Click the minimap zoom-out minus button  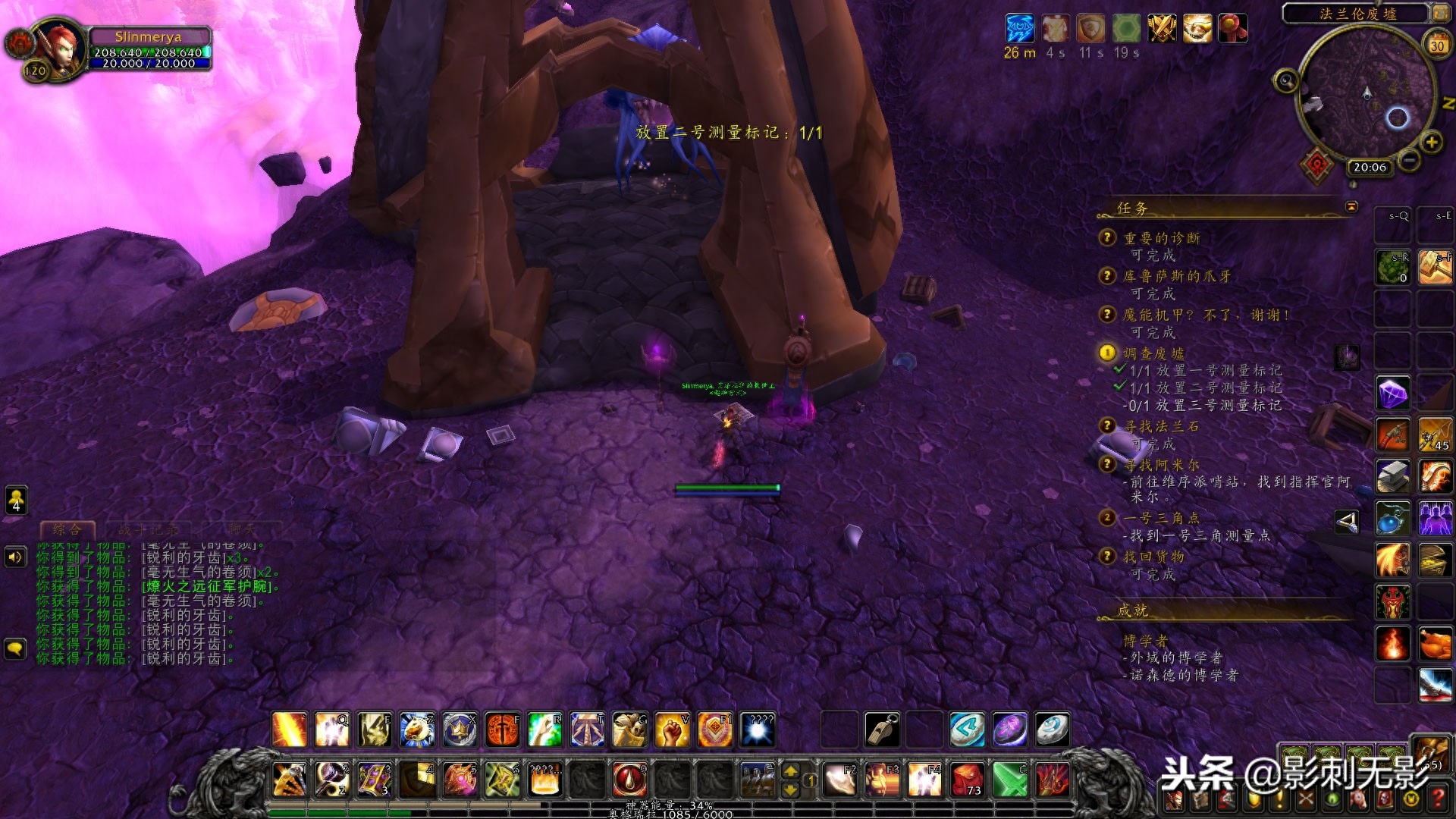pos(1409,160)
